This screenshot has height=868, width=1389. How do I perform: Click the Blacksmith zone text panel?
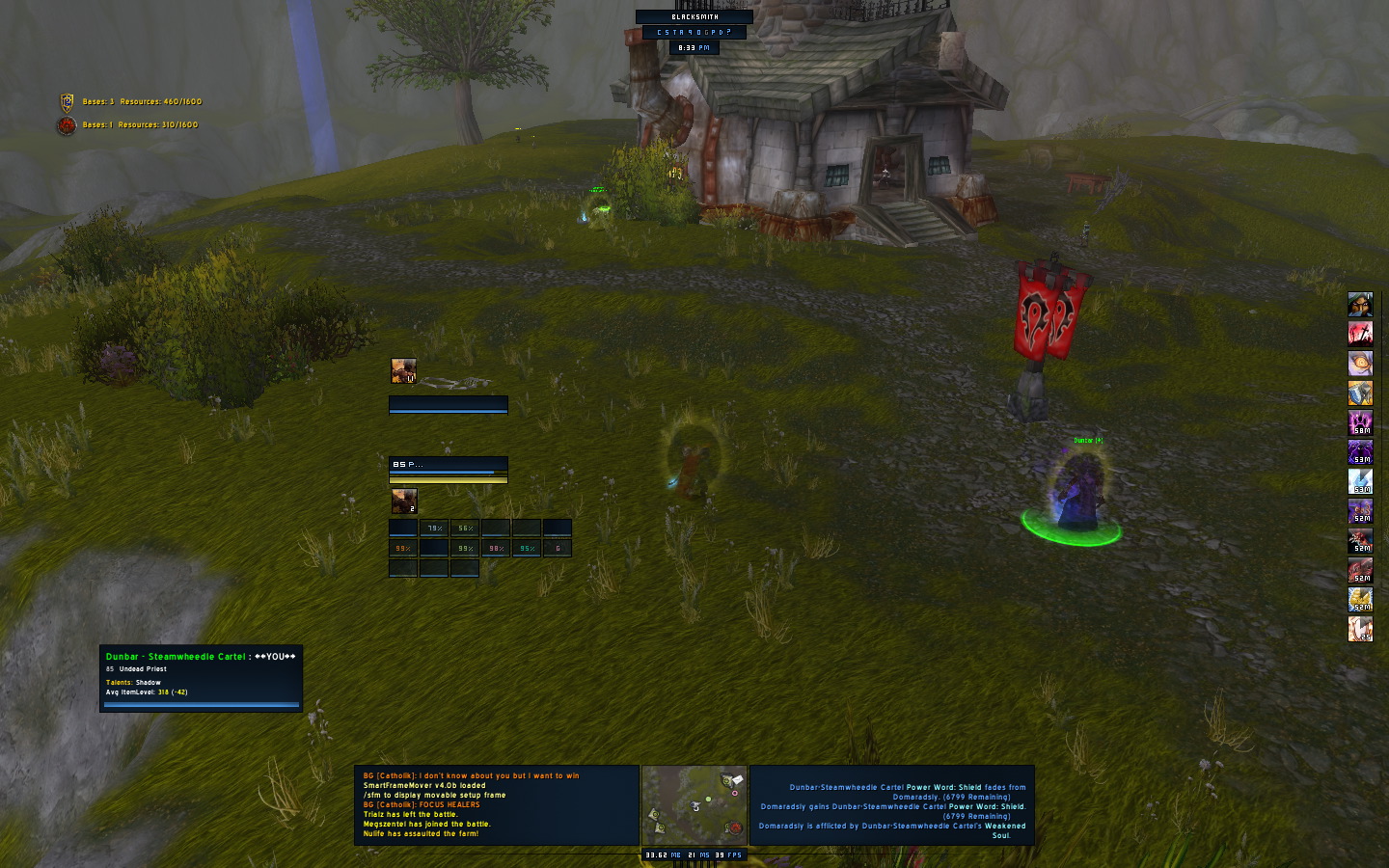pos(694,16)
